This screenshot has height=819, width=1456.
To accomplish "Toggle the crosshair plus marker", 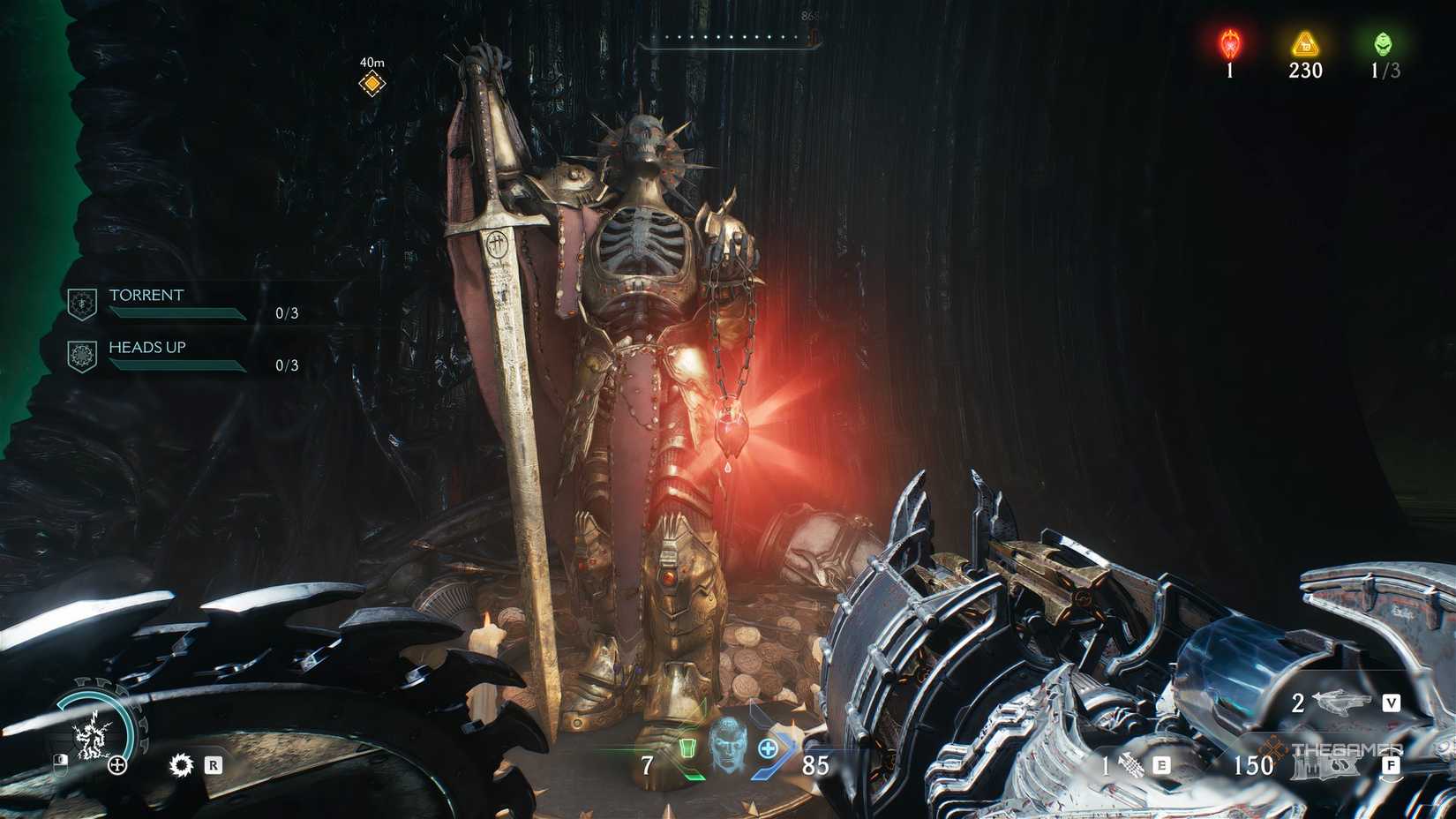I will click(x=116, y=765).
